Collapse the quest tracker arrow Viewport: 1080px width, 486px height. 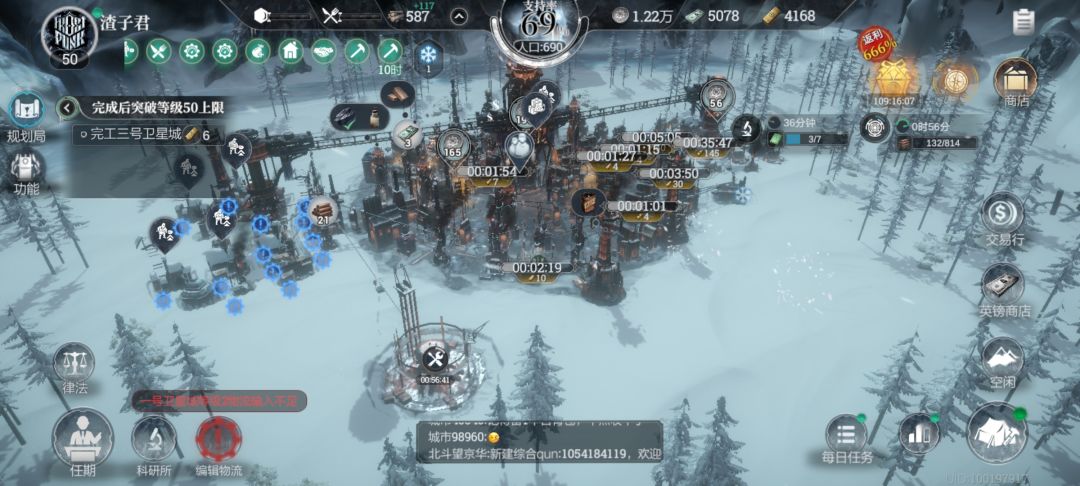coord(68,107)
